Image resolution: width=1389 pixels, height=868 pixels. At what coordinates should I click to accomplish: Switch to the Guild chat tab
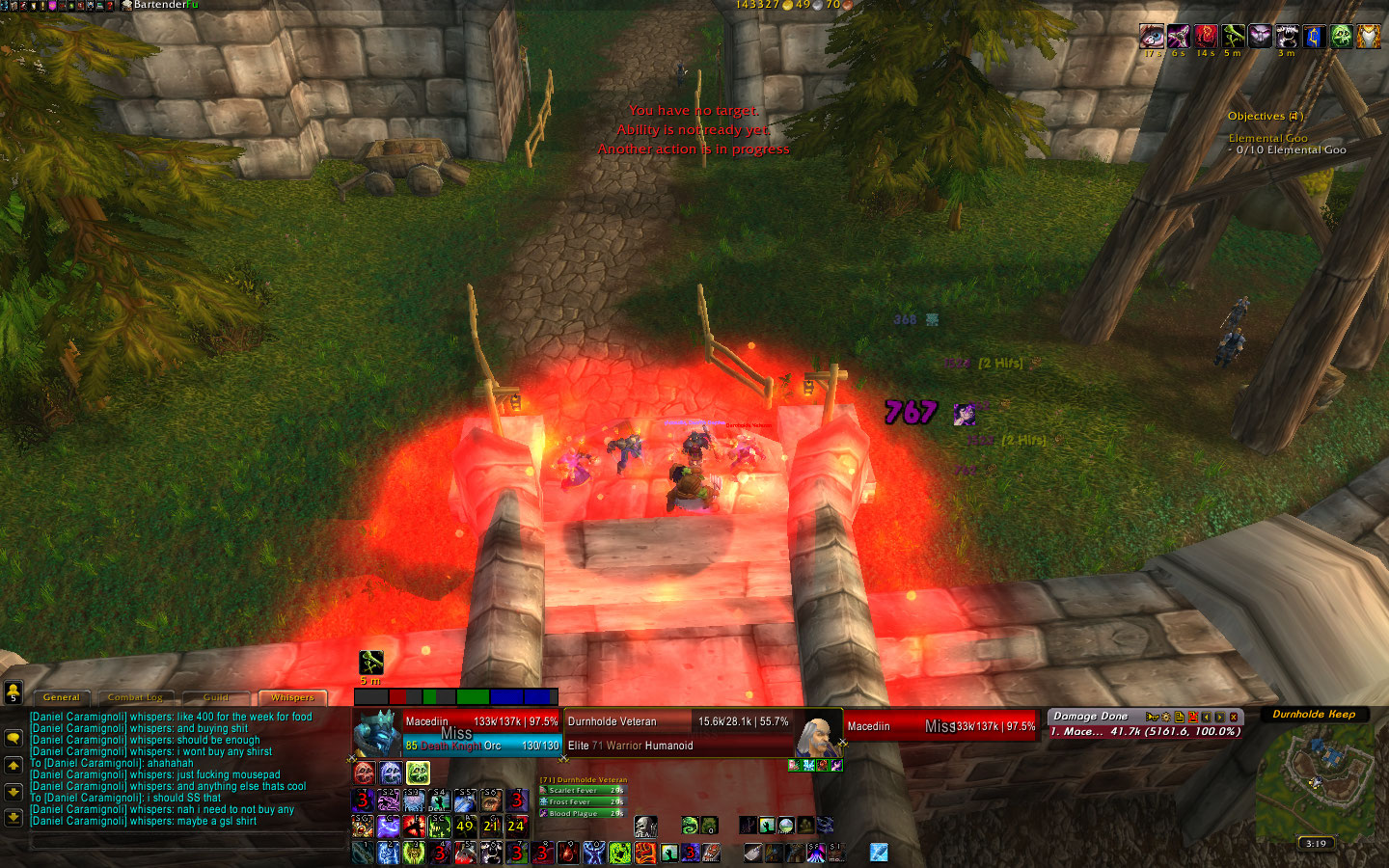tap(216, 697)
